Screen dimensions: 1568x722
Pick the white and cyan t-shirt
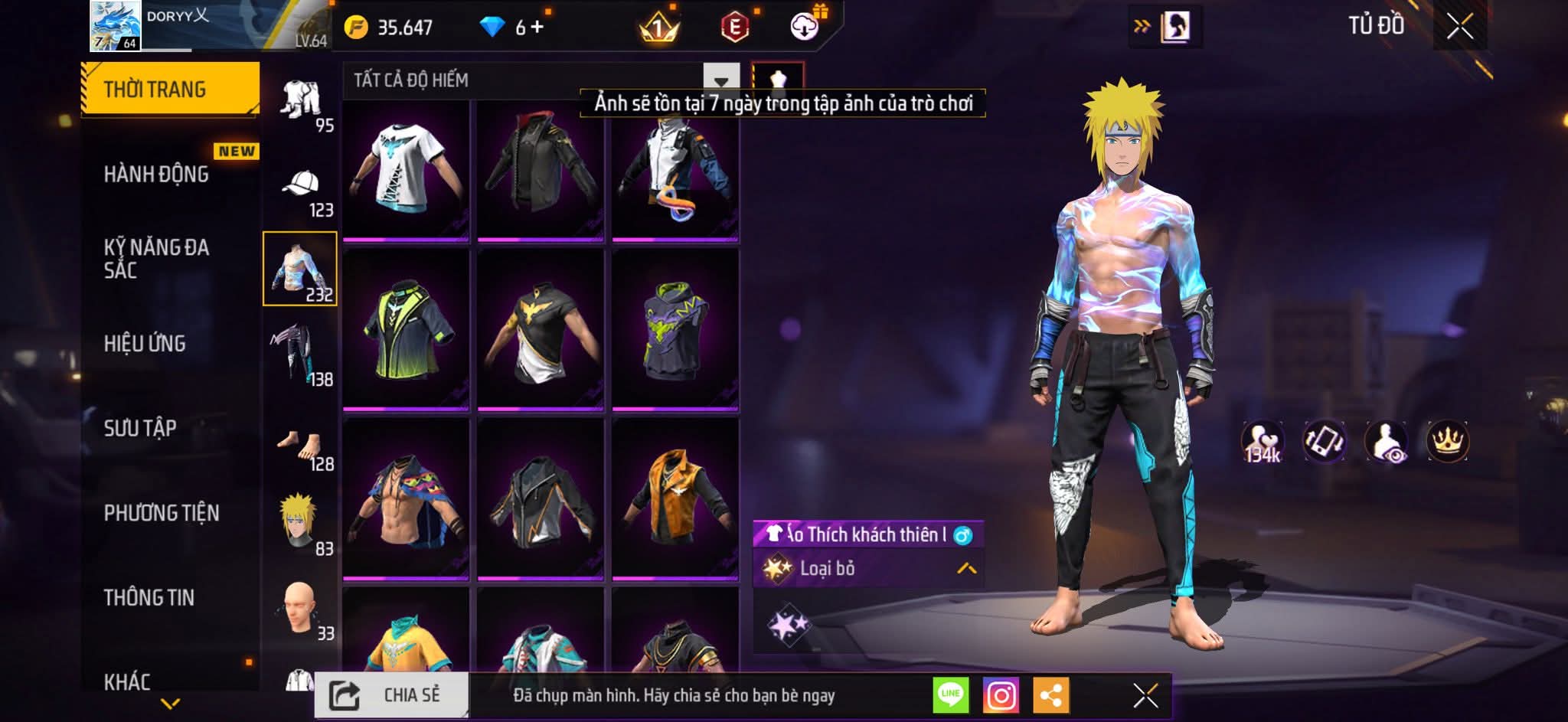pyautogui.click(x=406, y=170)
